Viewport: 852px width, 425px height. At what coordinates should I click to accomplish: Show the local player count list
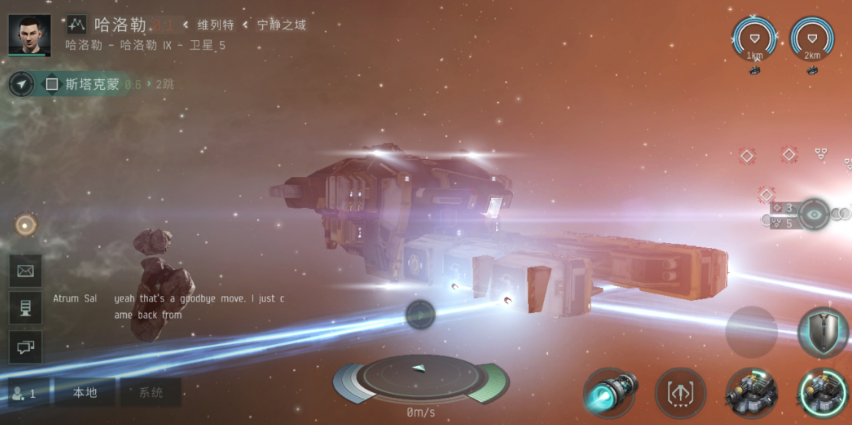(23, 393)
